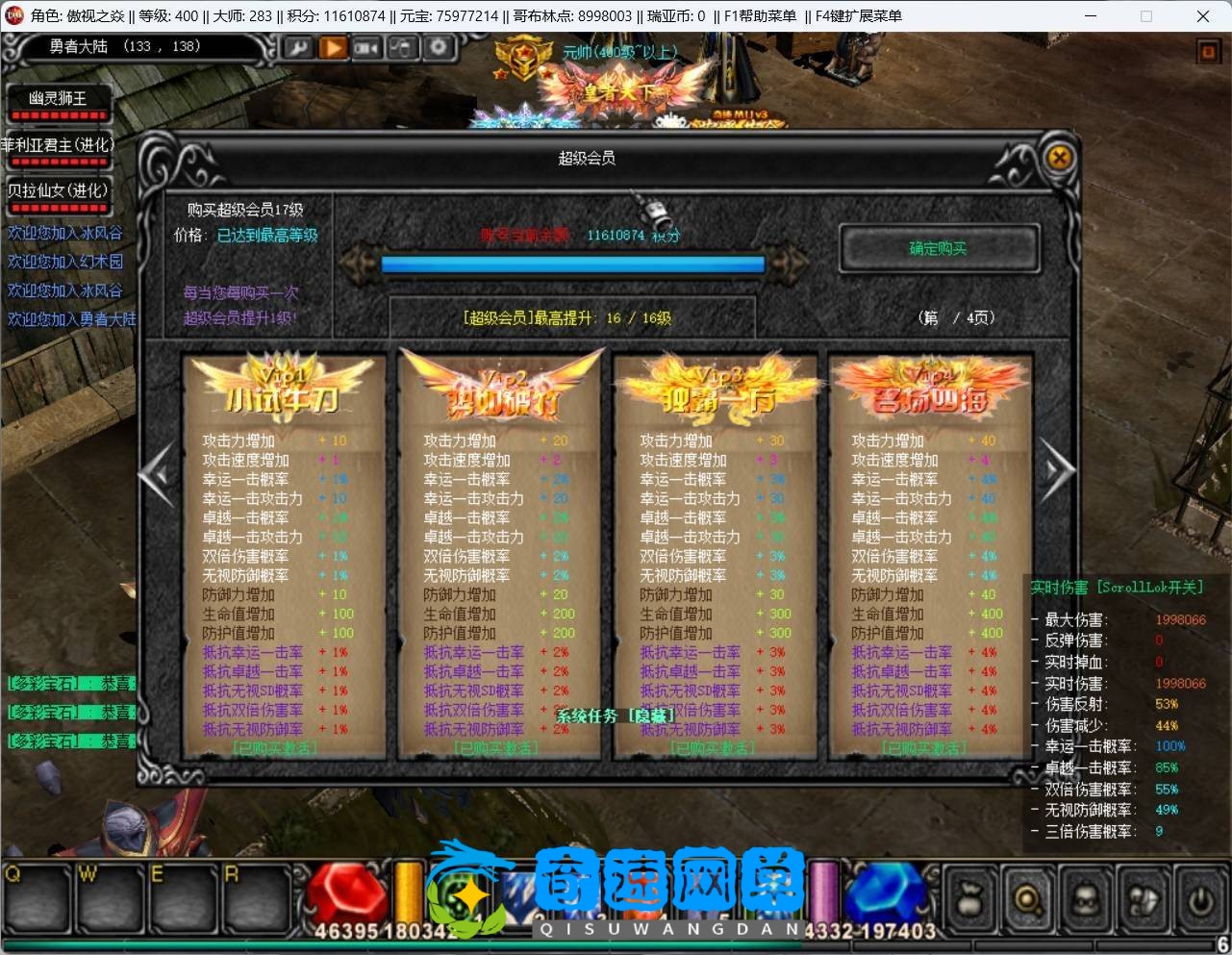
Task: Toggle the video camera icon
Action: click(x=366, y=47)
